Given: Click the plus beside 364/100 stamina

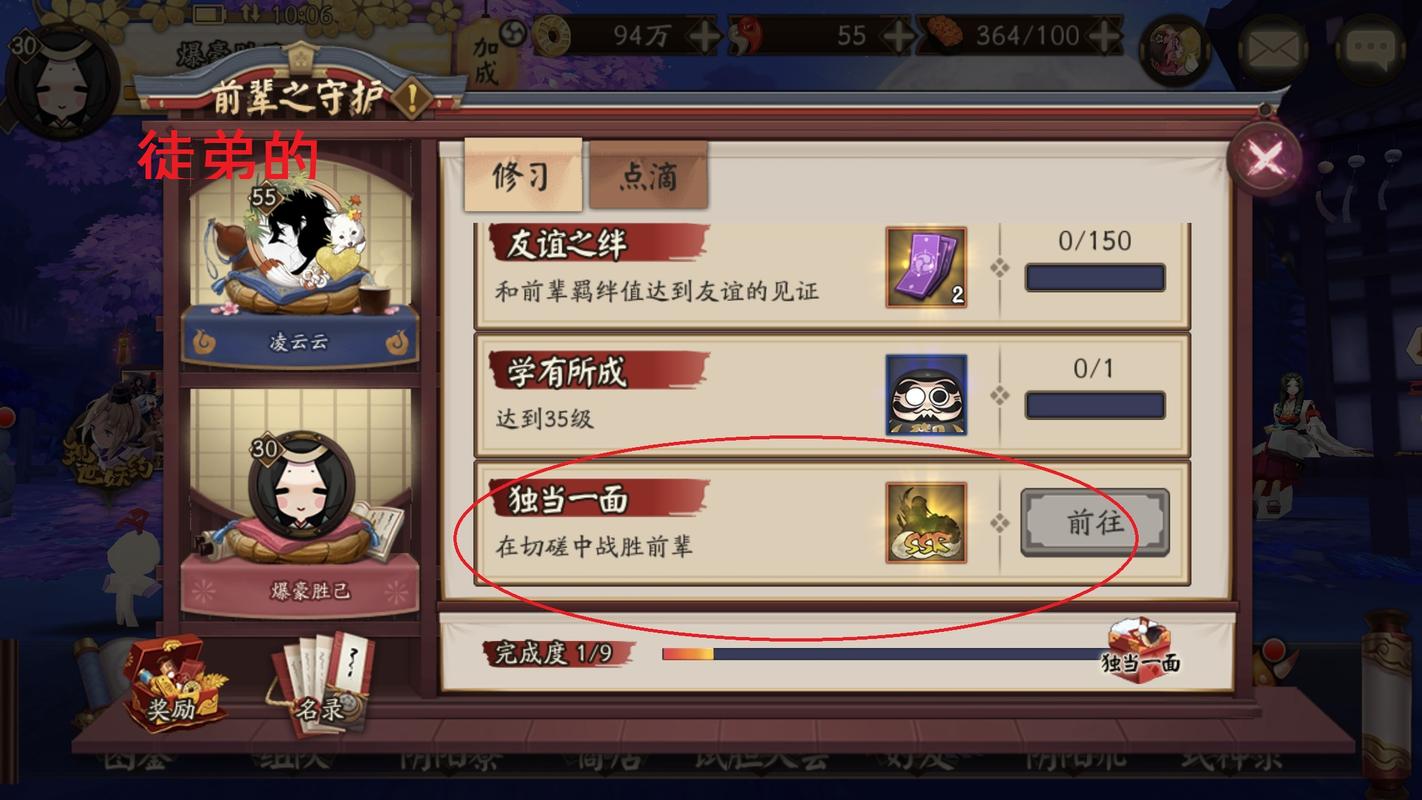Looking at the screenshot, I should (x=1105, y=34).
